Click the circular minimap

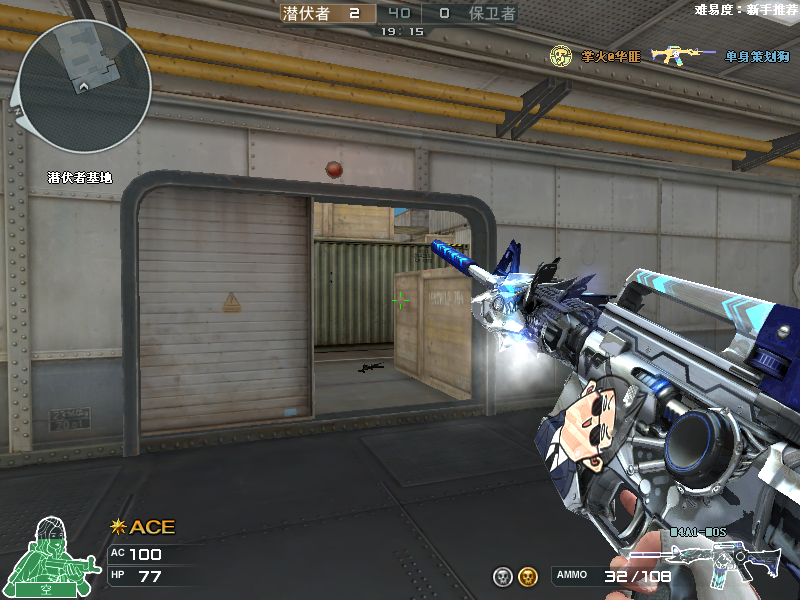click(x=84, y=86)
